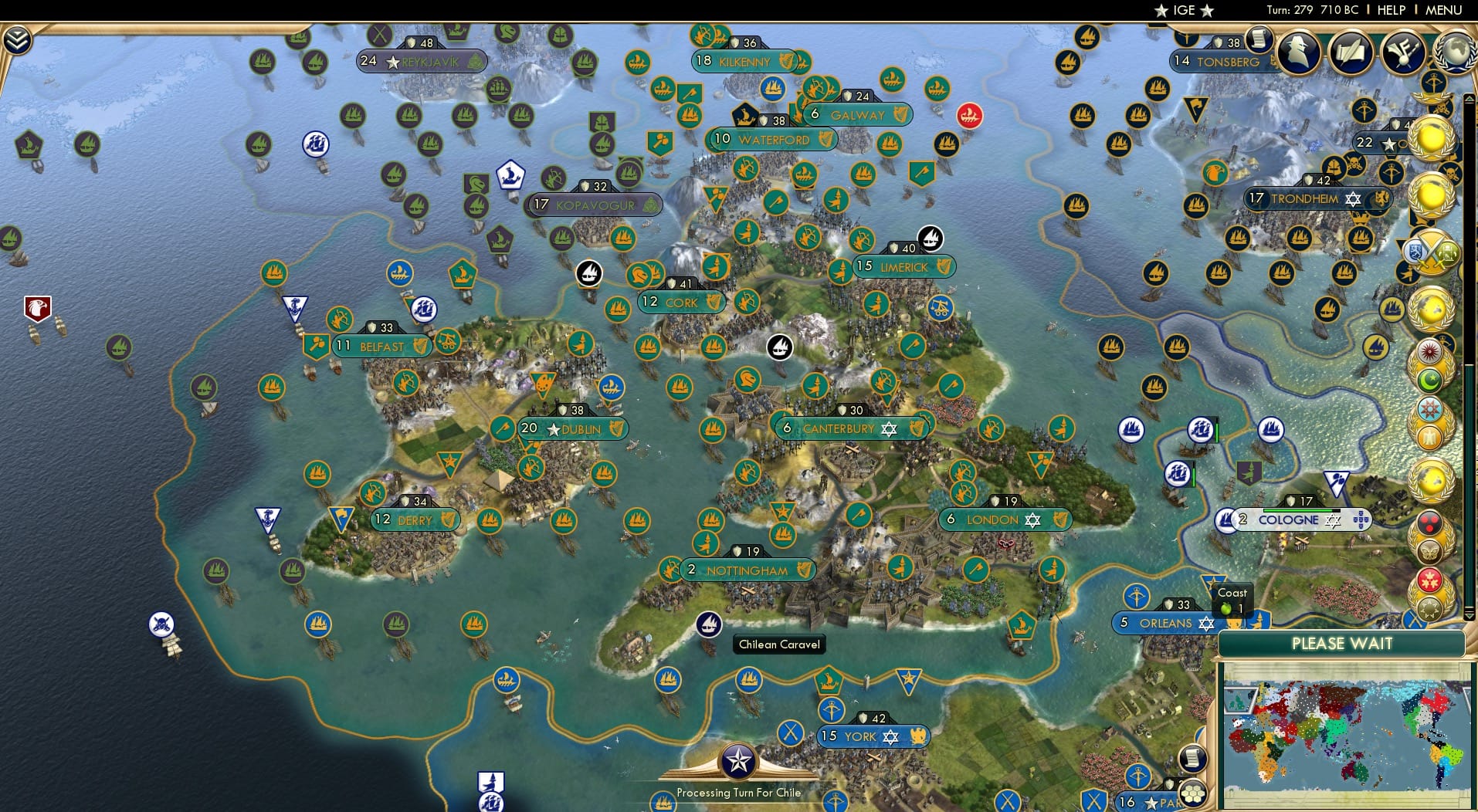Image resolution: width=1478 pixels, height=812 pixels.
Task: Open the espionage overview spy icon
Action: click(1297, 52)
